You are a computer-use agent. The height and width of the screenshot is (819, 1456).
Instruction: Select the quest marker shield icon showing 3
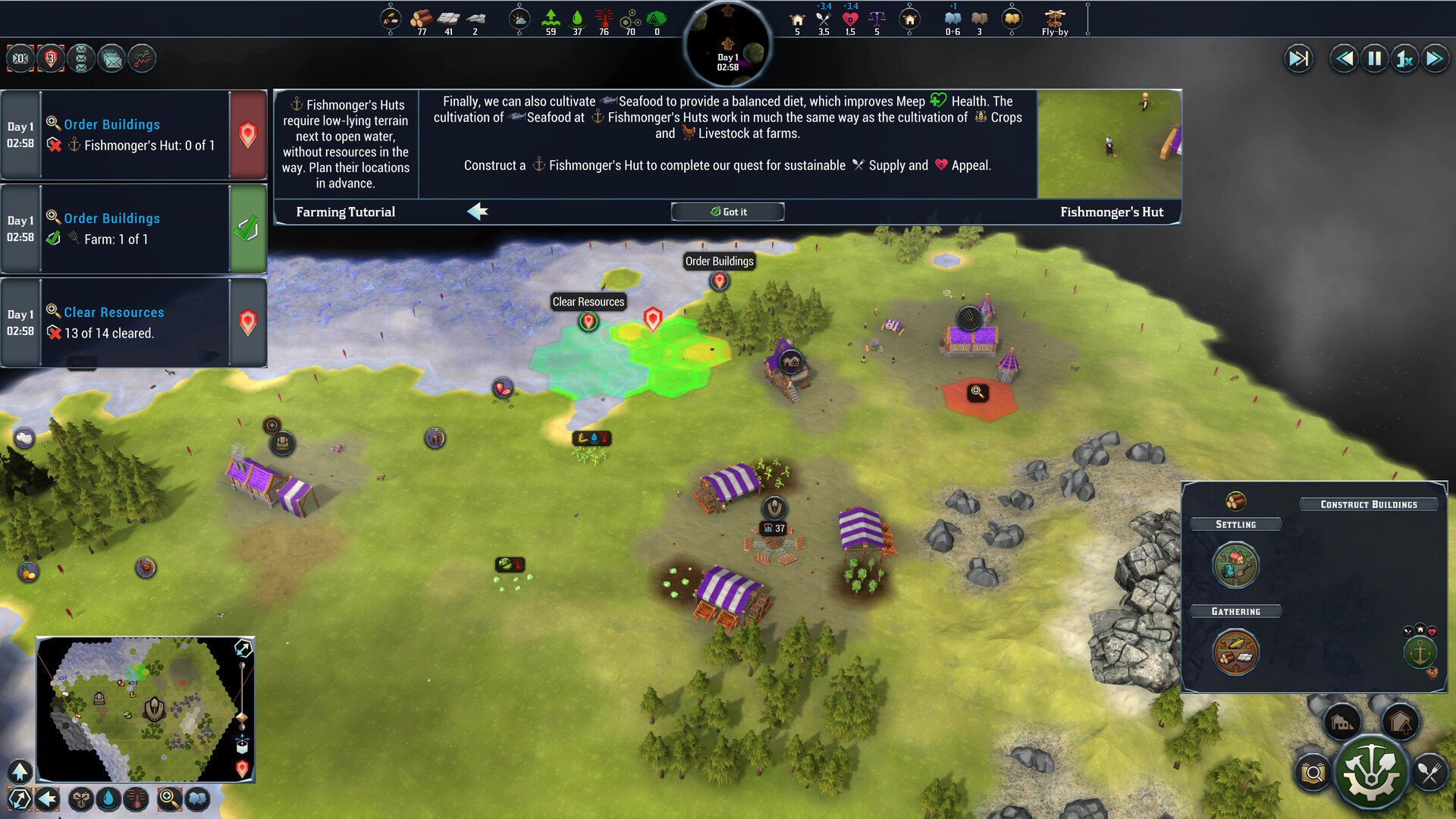[51, 58]
